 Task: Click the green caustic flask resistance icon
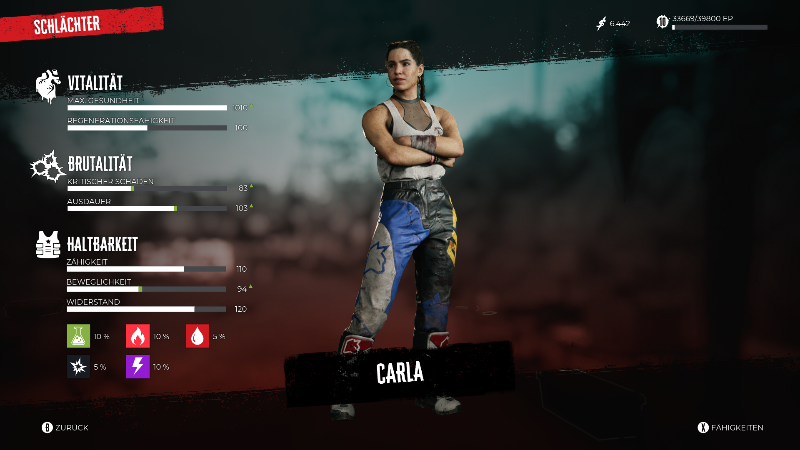click(x=78, y=336)
